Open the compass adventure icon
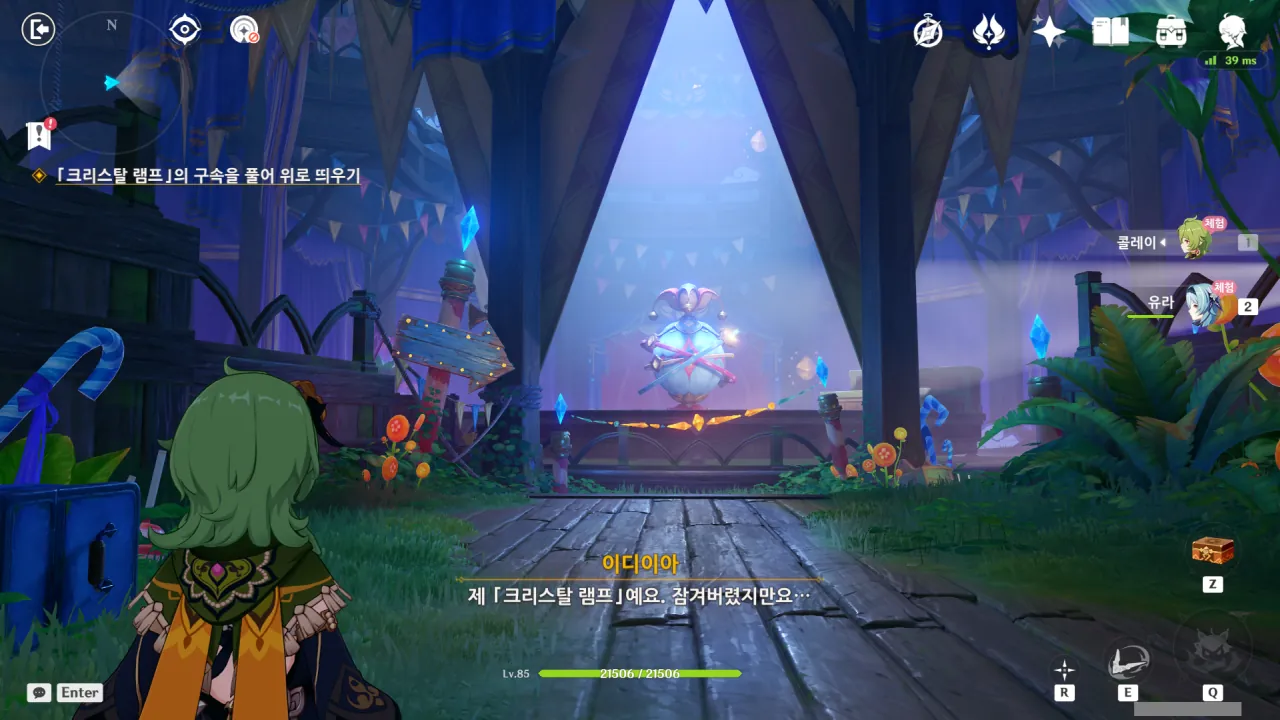Viewport: 1280px width, 720px height. (x=928, y=32)
